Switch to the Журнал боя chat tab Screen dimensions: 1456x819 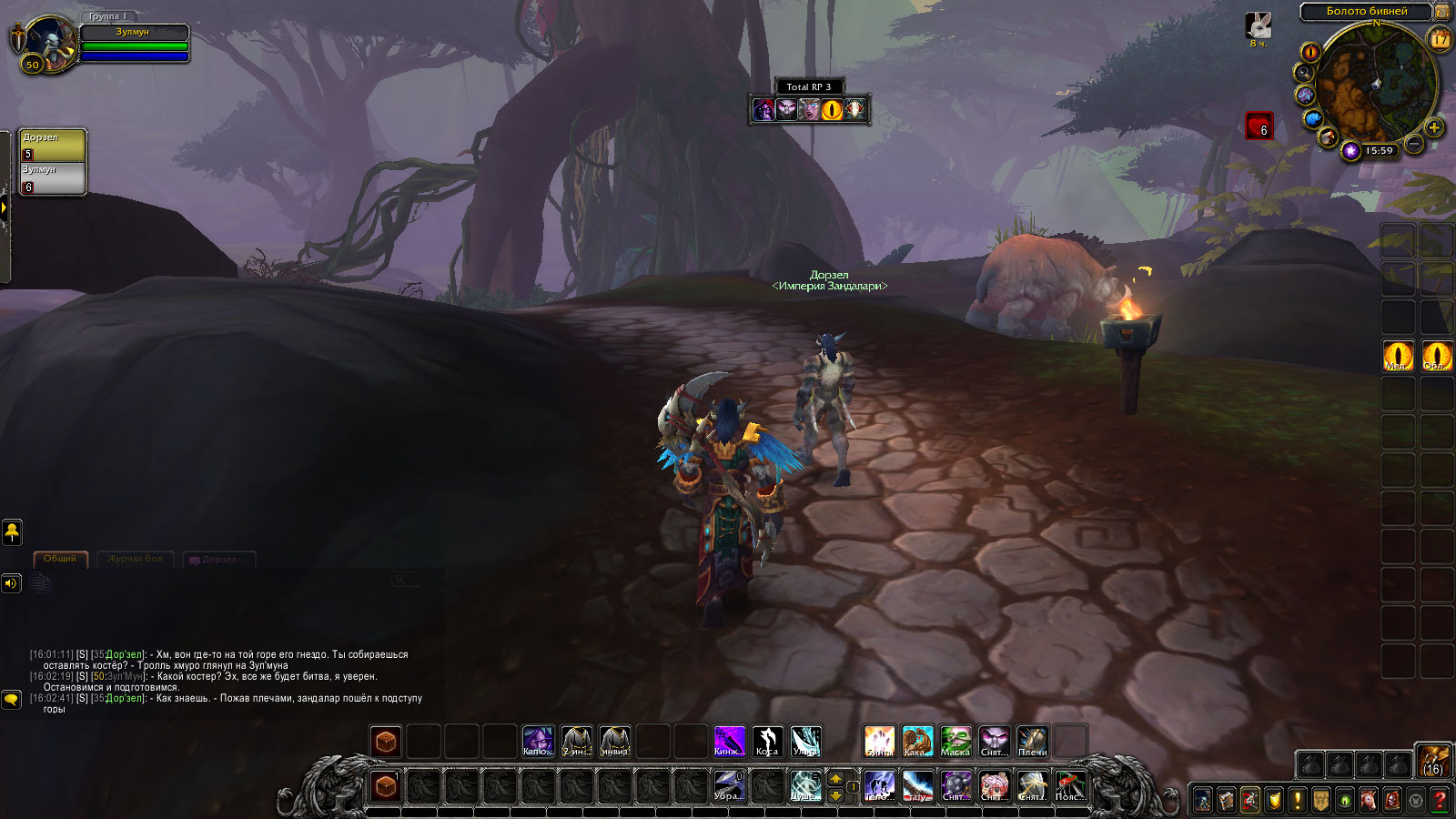tap(135, 559)
